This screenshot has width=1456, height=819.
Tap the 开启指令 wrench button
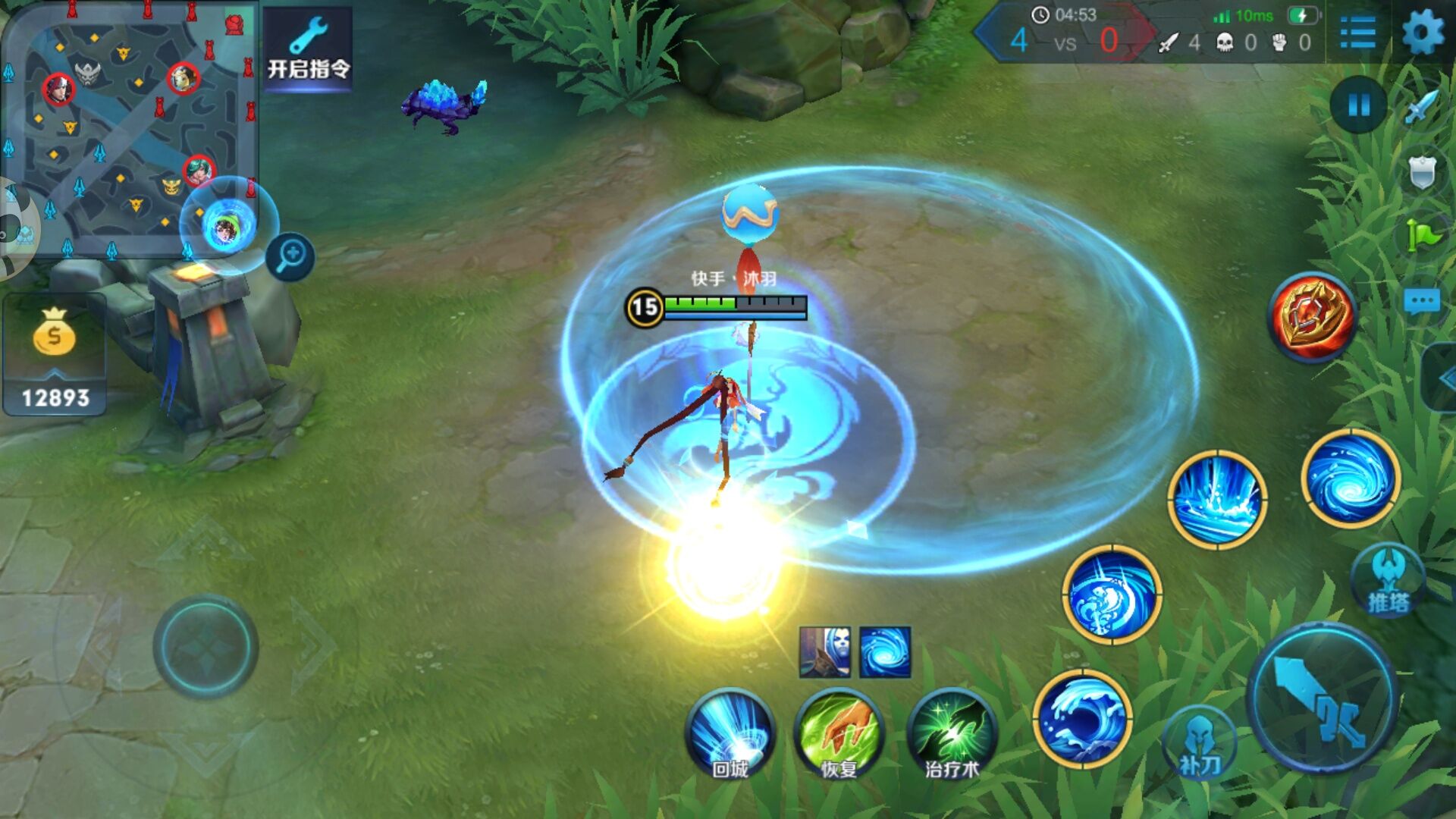coord(308,47)
